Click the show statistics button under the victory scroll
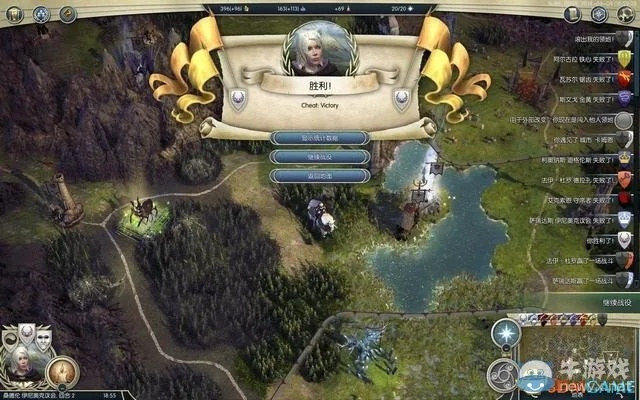Viewport: 640px width, 400px height. (x=319, y=137)
